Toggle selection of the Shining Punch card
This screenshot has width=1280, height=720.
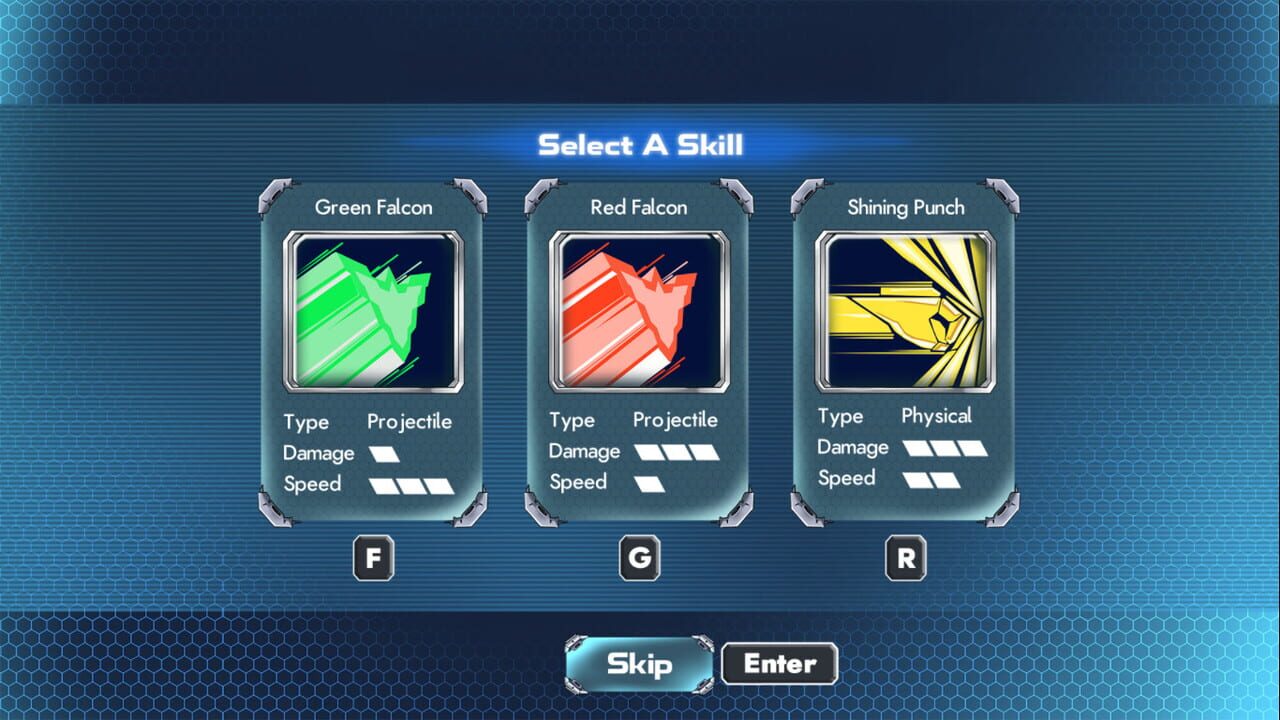(x=905, y=350)
